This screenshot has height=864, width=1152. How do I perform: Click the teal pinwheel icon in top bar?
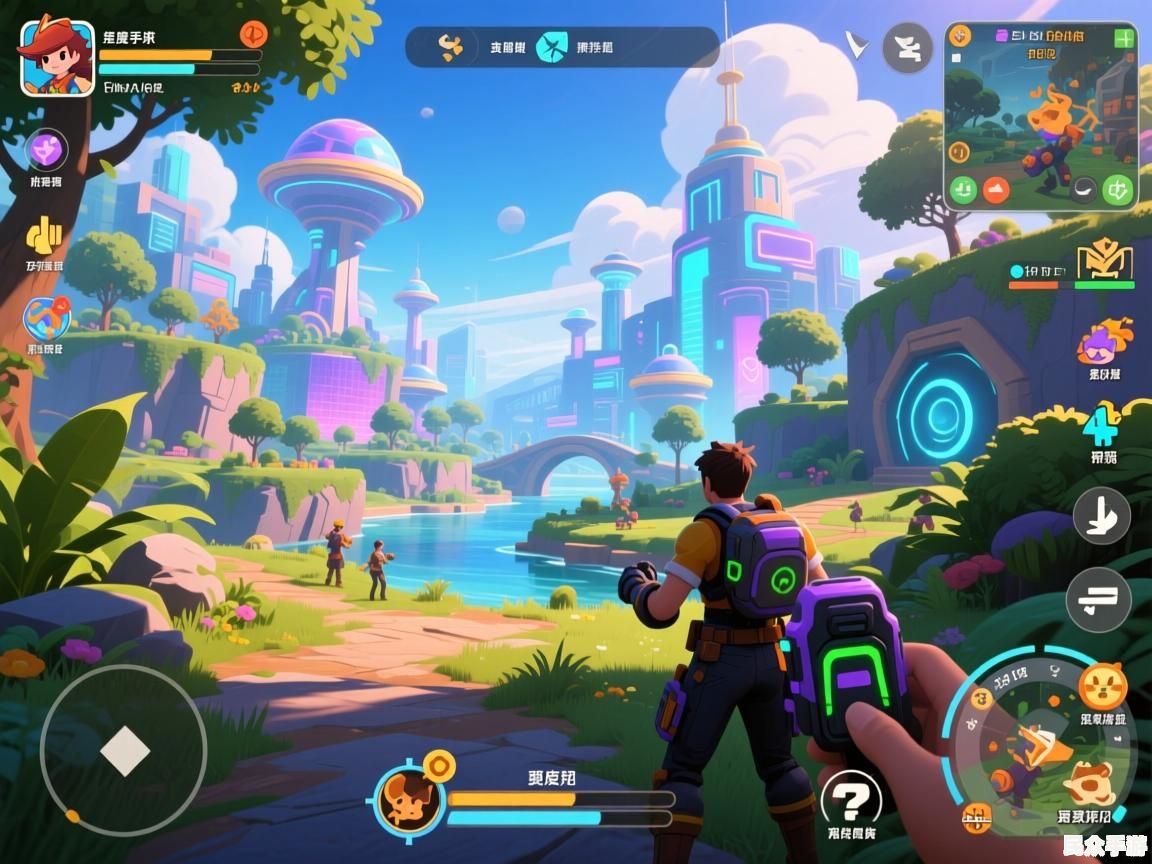551,47
